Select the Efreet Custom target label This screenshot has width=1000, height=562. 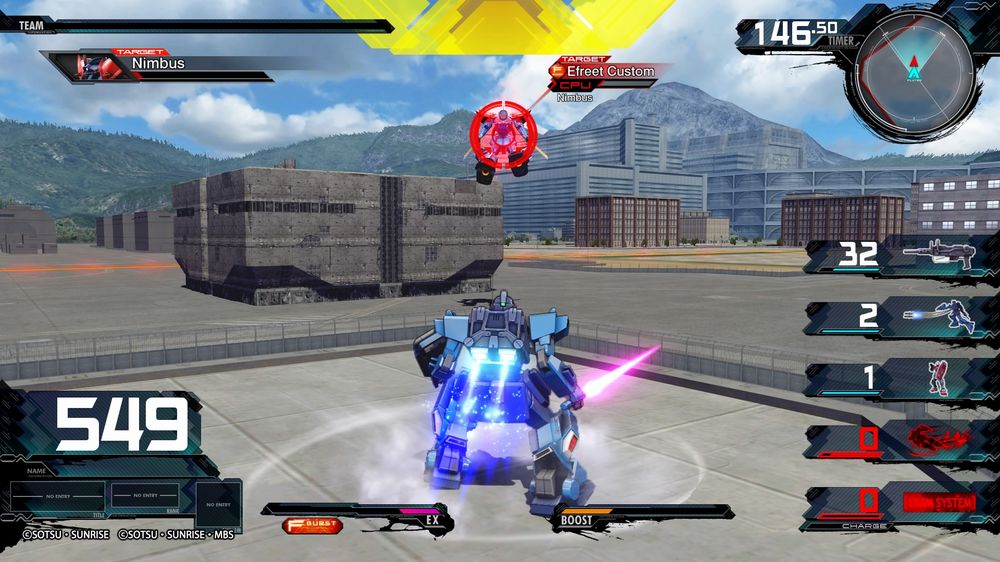pyautogui.click(x=610, y=71)
